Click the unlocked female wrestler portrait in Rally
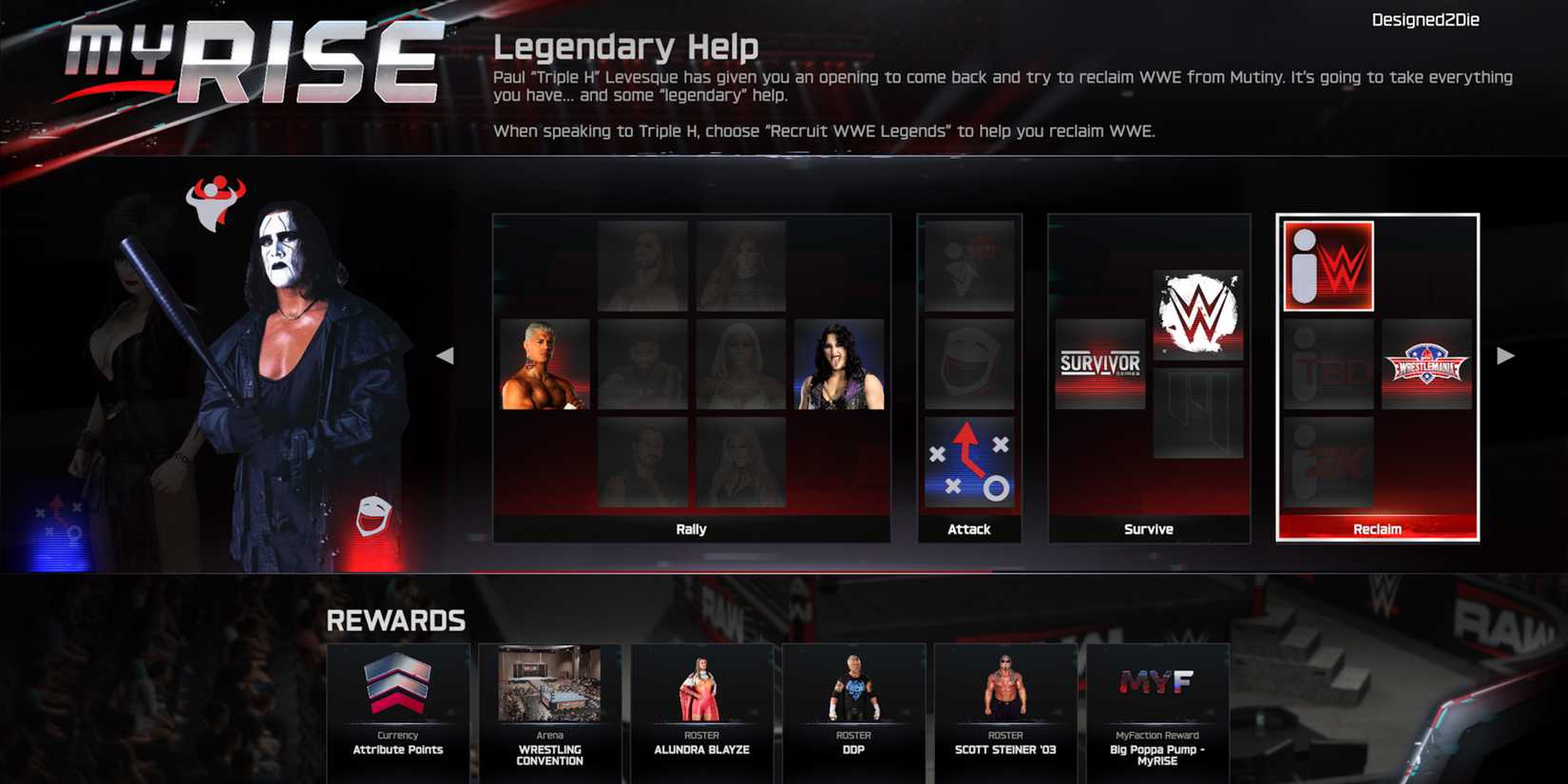Image resolution: width=1568 pixels, height=784 pixels. tap(837, 364)
